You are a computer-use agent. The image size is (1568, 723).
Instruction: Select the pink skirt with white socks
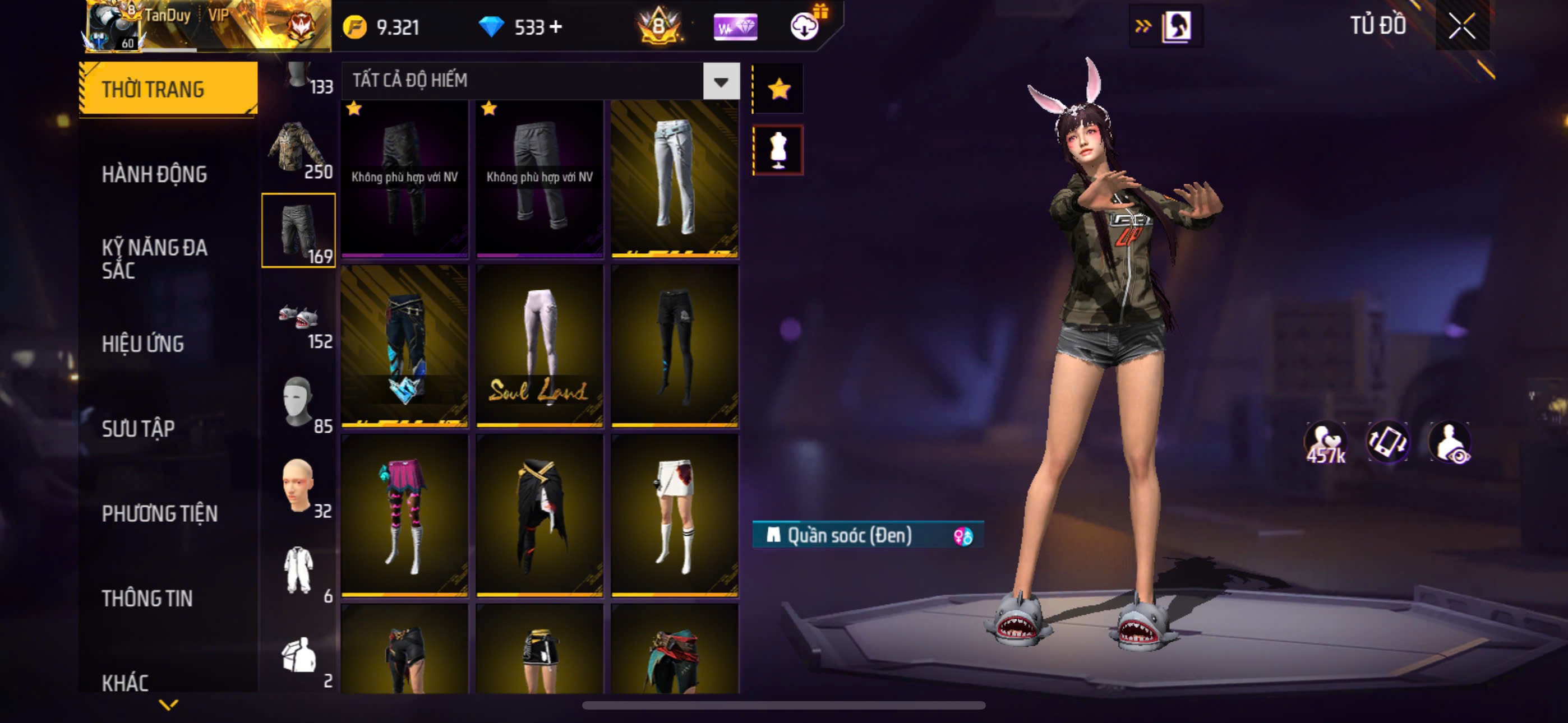[x=405, y=515]
